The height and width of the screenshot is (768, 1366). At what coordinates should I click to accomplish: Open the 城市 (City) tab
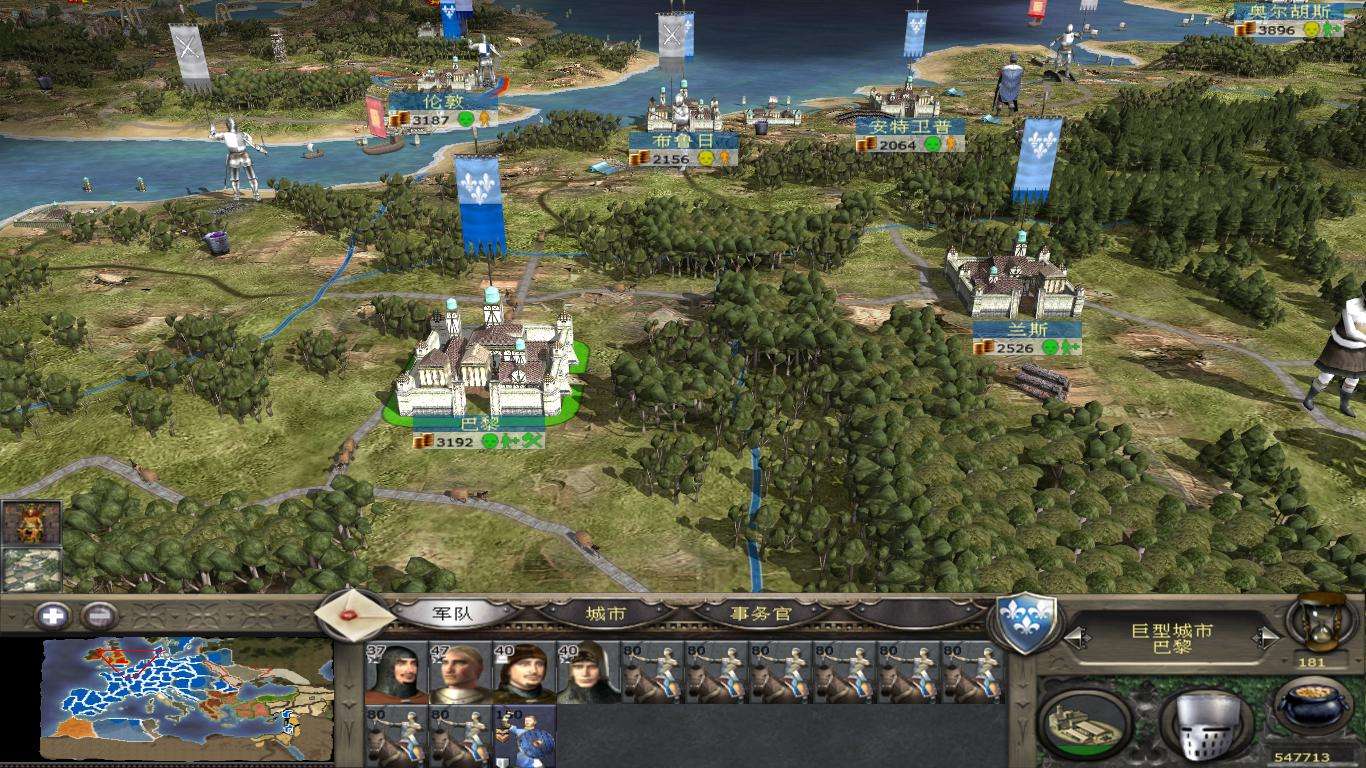tap(606, 613)
